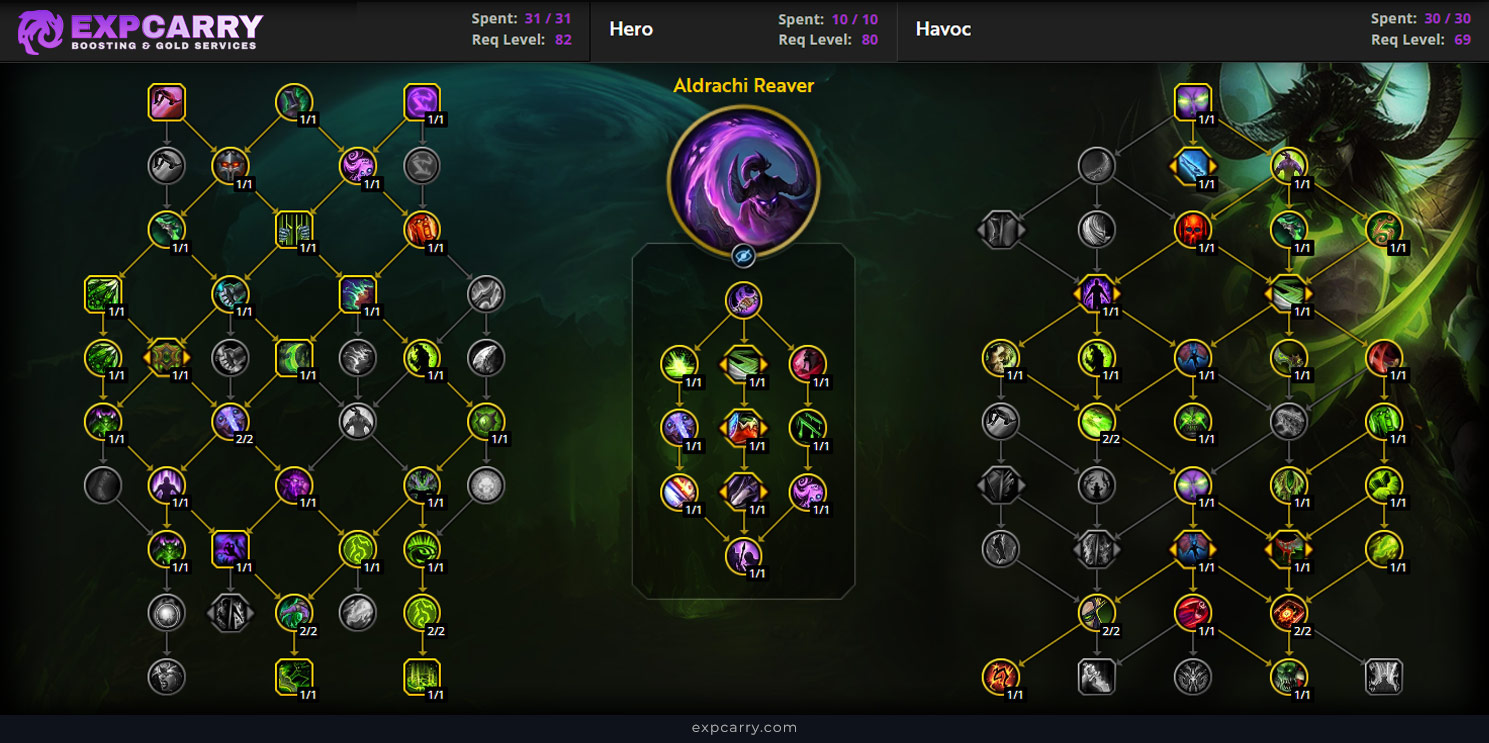Pick the orange fiery talent at Havoc's bottom-left
1489x743 pixels.
(x=1001, y=676)
